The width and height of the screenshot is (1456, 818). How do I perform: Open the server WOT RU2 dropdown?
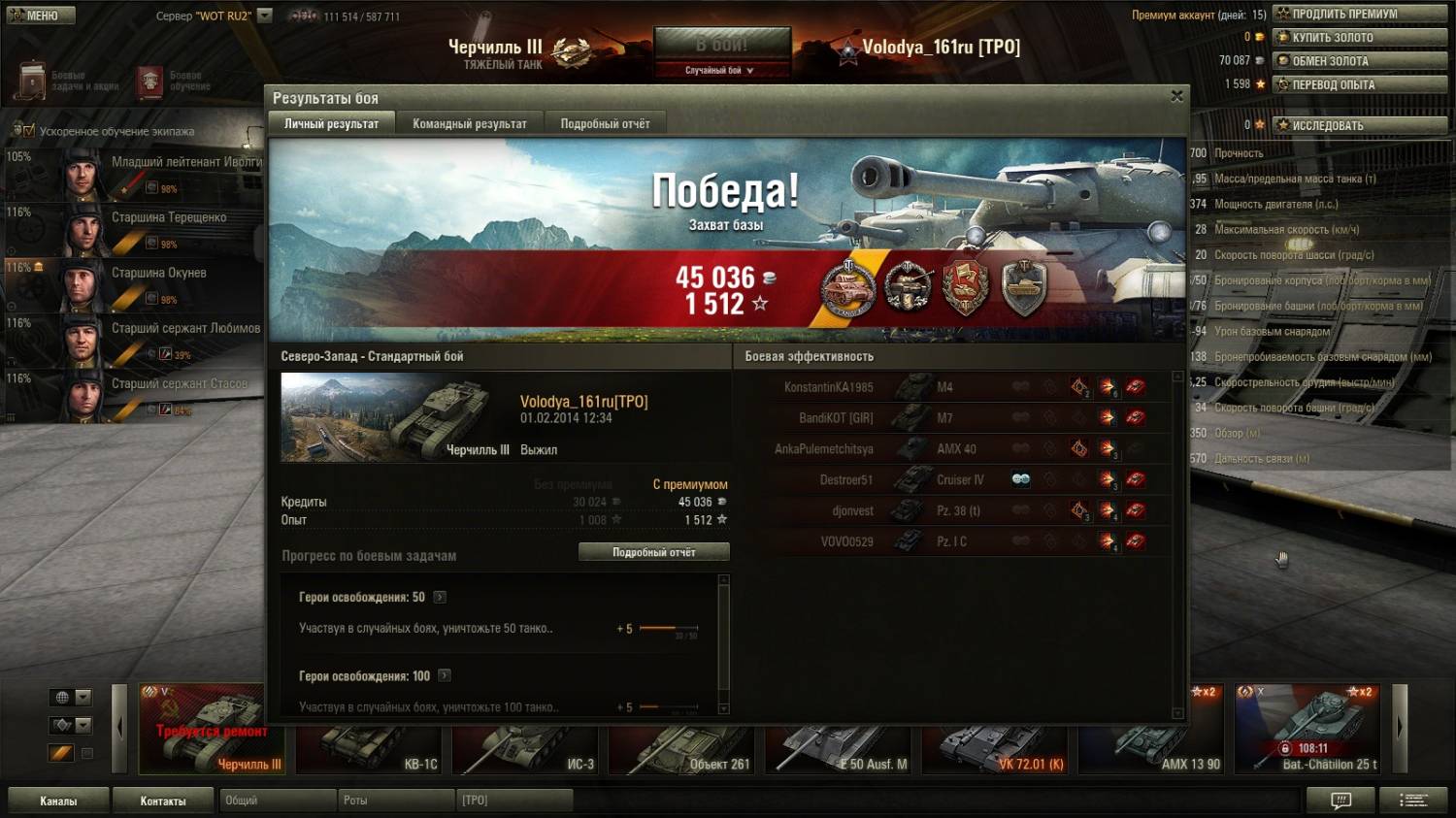[x=264, y=16]
